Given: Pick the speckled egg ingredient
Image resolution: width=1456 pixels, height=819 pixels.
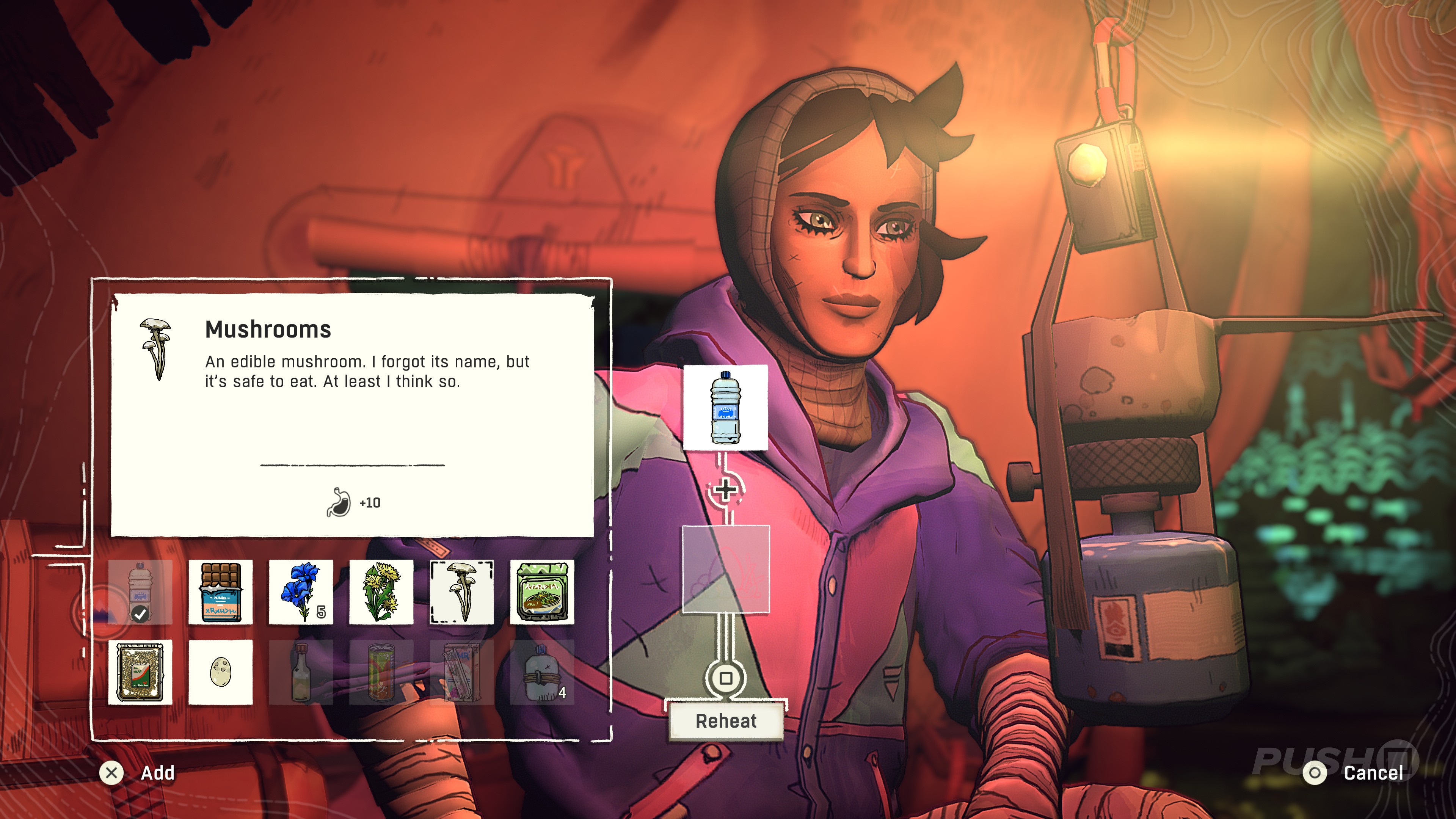Looking at the screenshot, I should pyautogui.click(x=220, y=672).
